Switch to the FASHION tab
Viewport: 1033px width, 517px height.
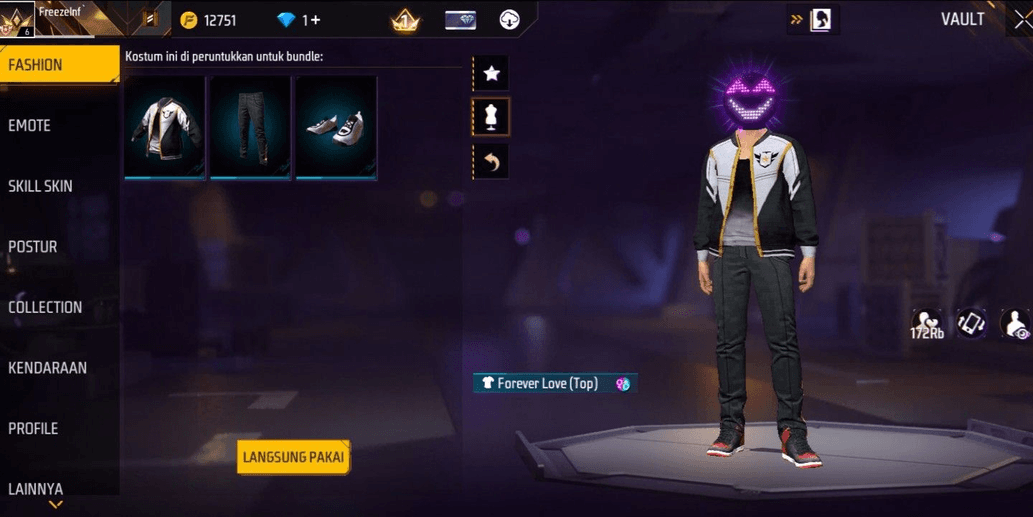tap(58, 65)
